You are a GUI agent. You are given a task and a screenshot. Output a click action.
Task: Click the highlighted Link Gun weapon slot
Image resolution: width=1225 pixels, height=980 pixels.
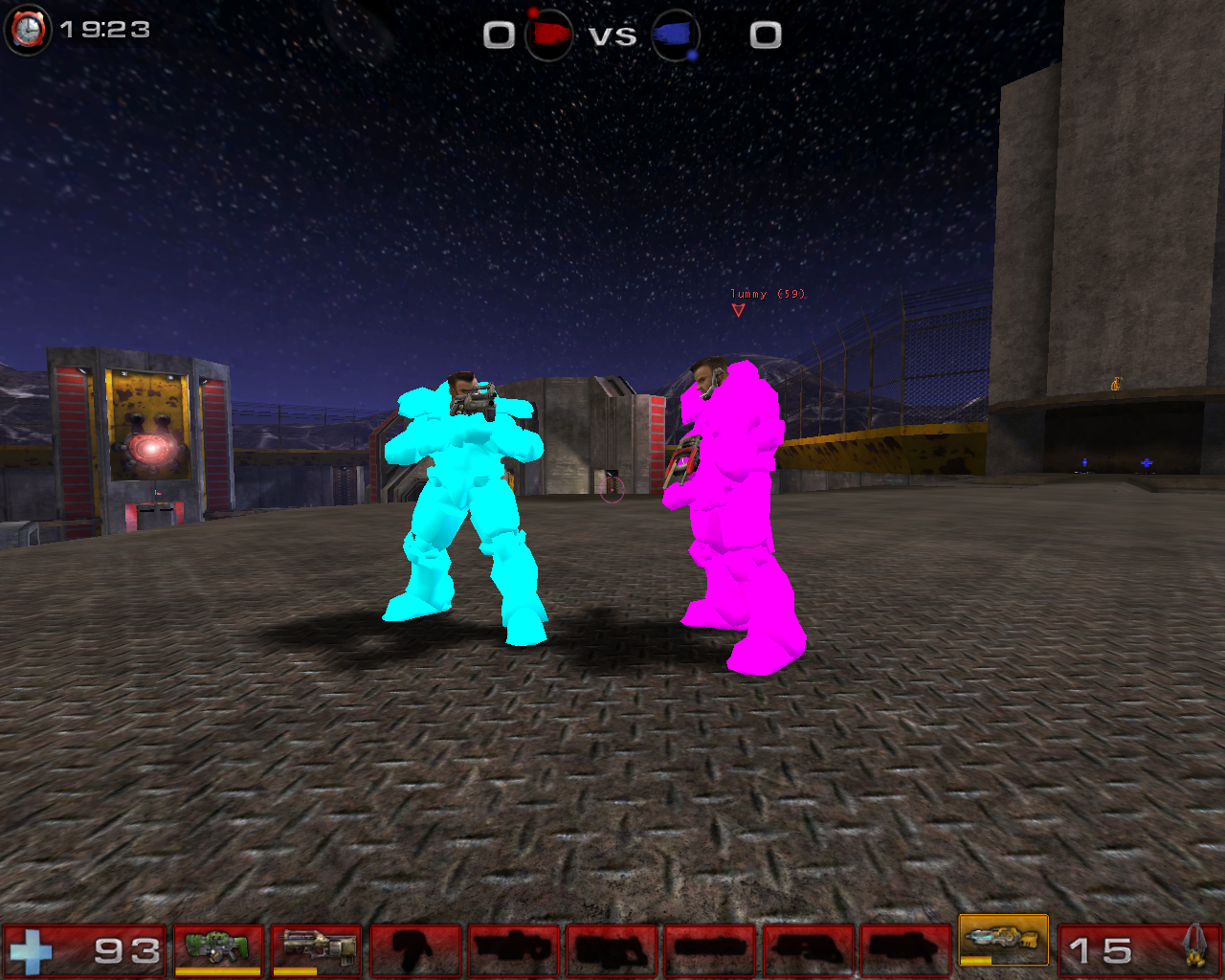[1005, 943]
